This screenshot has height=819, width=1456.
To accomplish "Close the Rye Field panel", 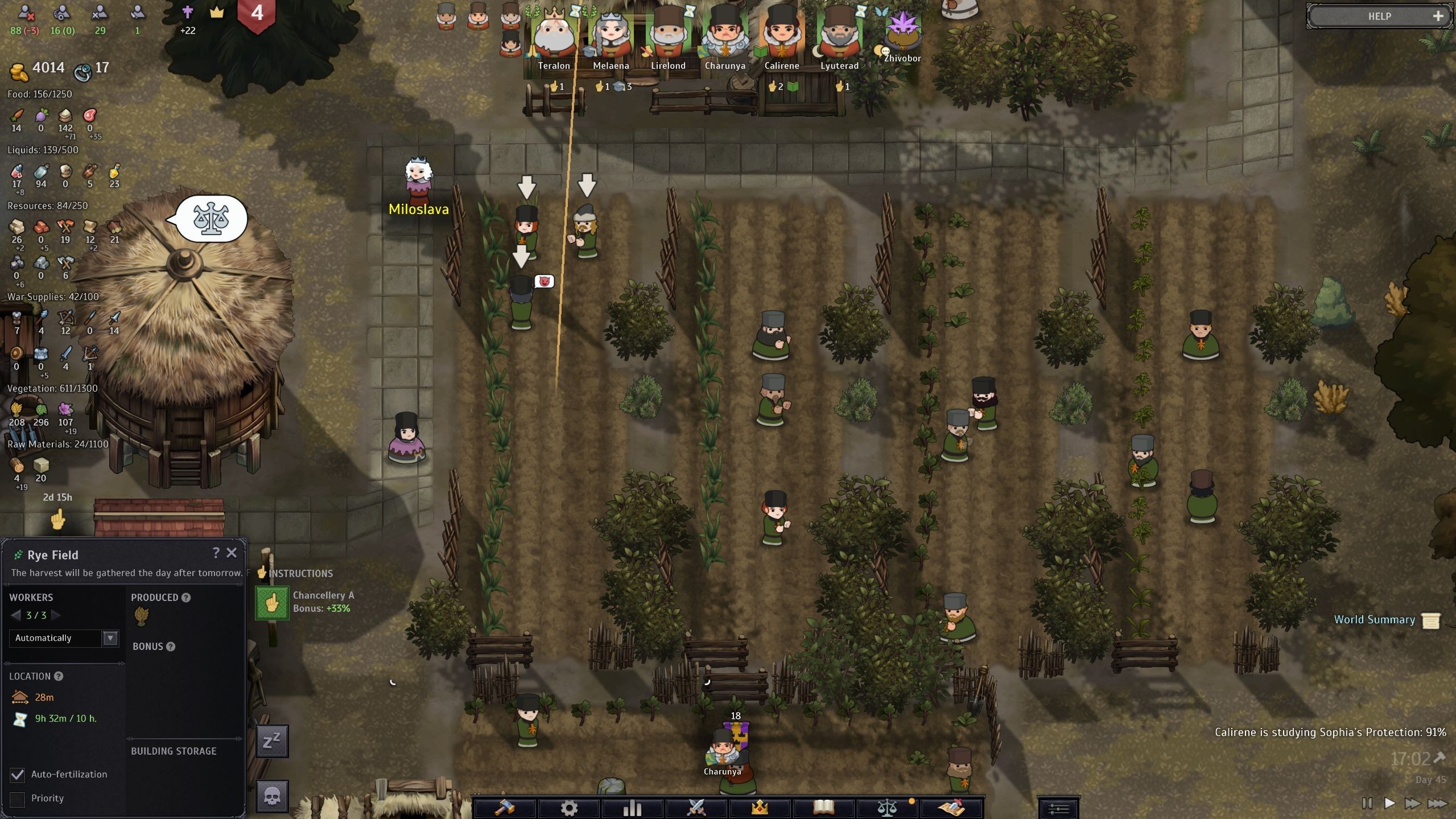I will 232,553.
